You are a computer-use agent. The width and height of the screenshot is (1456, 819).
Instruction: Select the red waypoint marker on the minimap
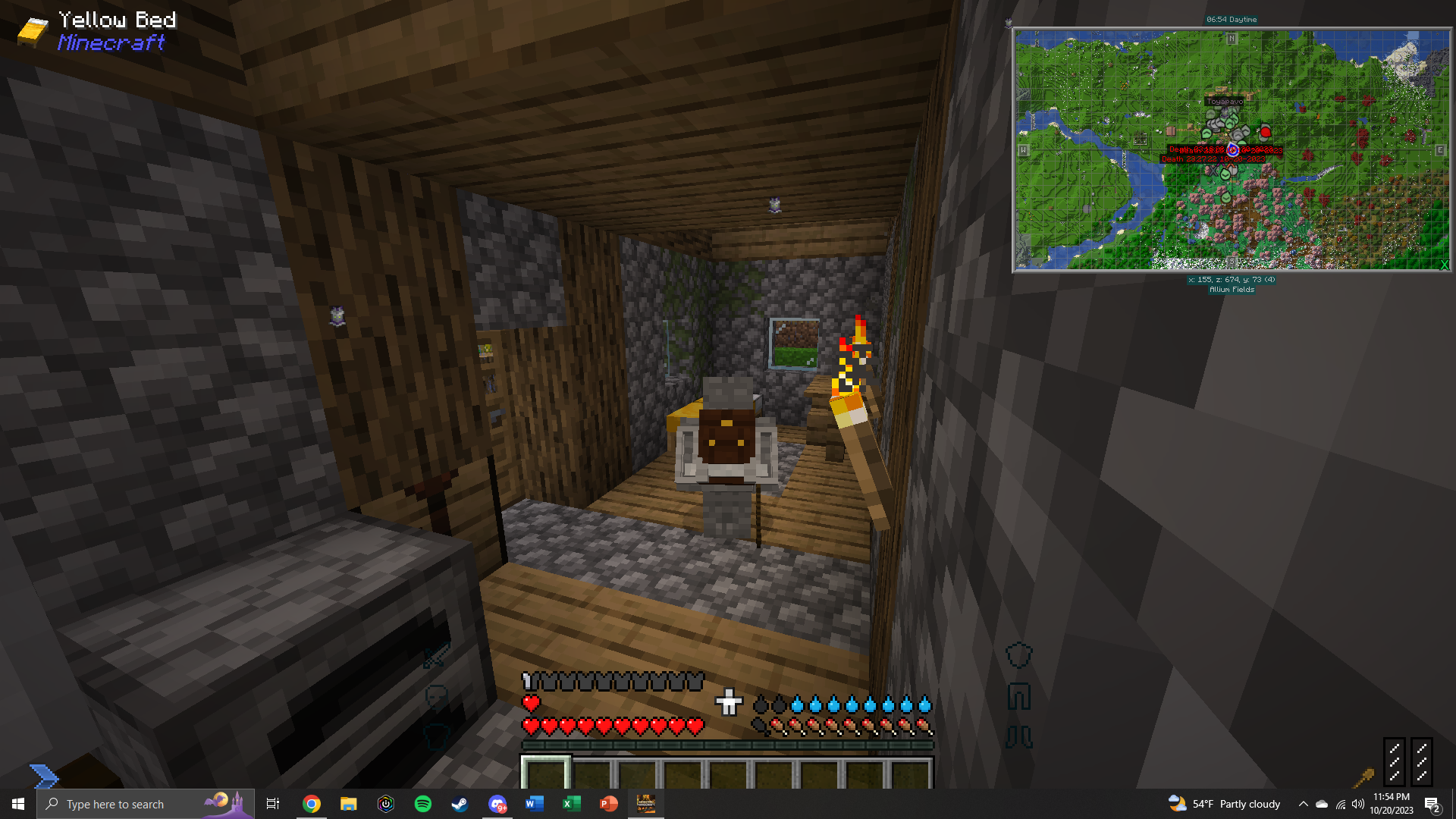point(1267,130)
